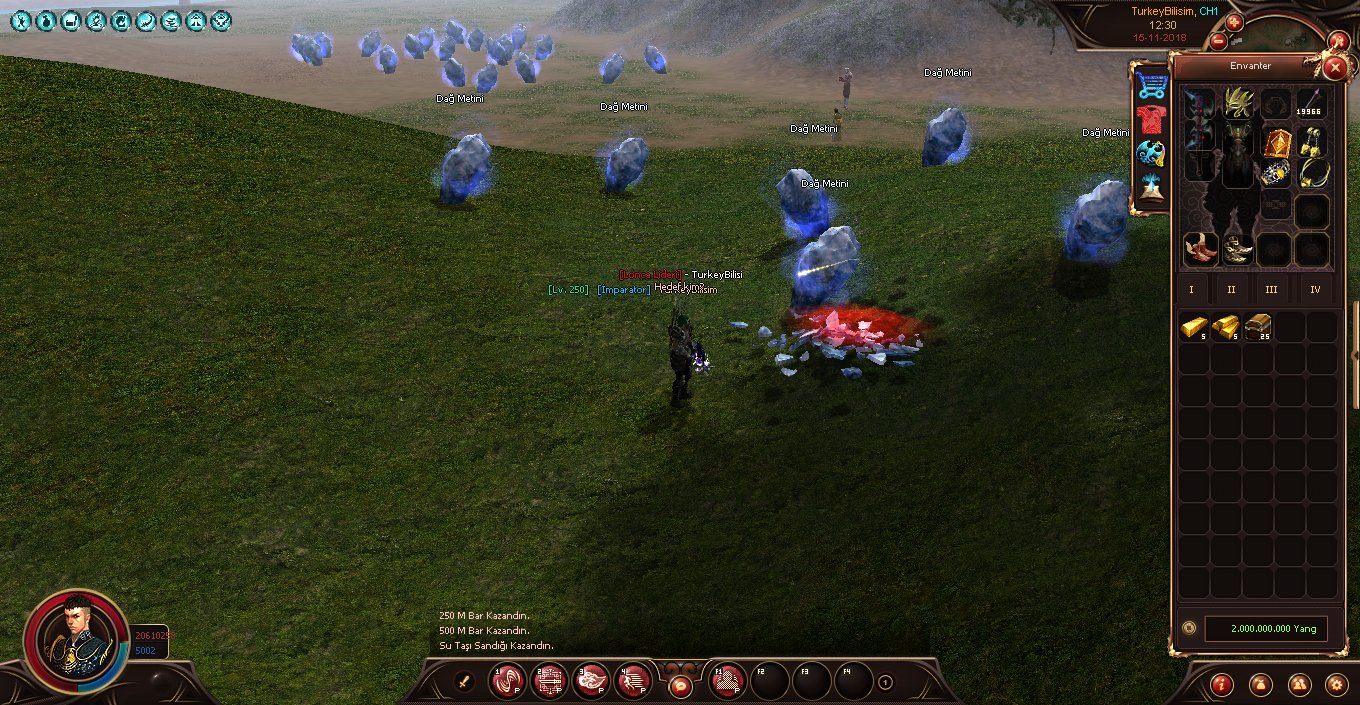Open the shopping cart item shop
The image size is (1360, 705).
[x=1151, y=85]
